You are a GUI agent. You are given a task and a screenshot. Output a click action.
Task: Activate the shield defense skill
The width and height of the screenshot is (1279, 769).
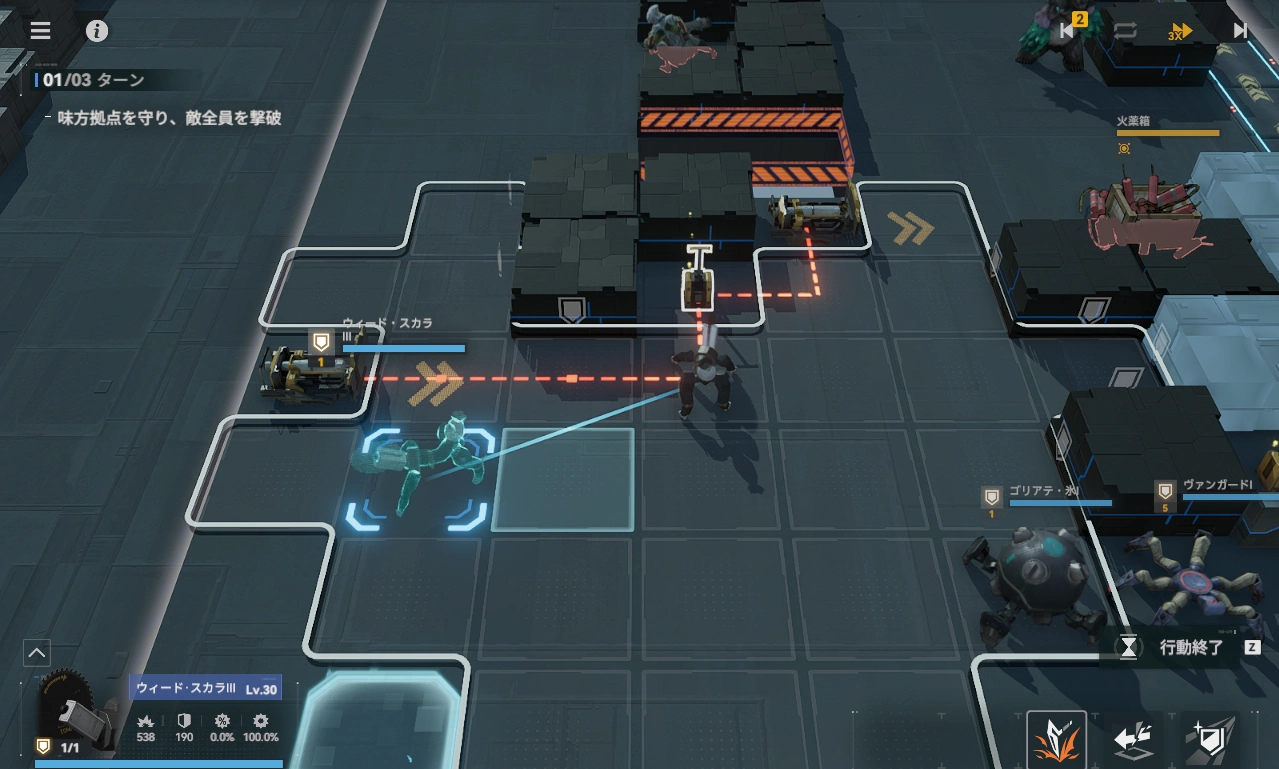(1210, 741)
